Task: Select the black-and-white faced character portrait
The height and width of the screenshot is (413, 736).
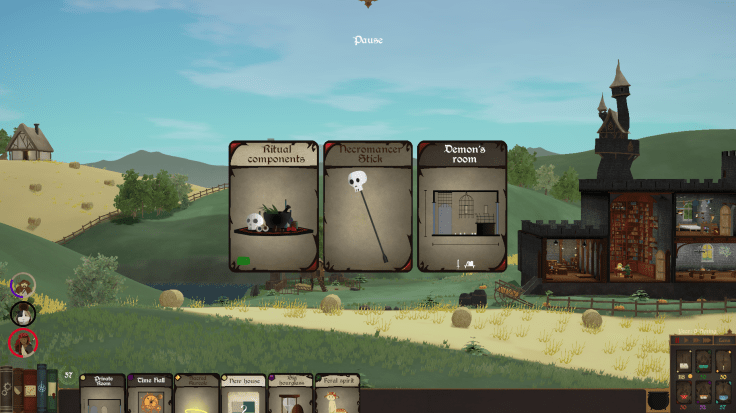Action: pyautogui.click(x=22, y=314)
